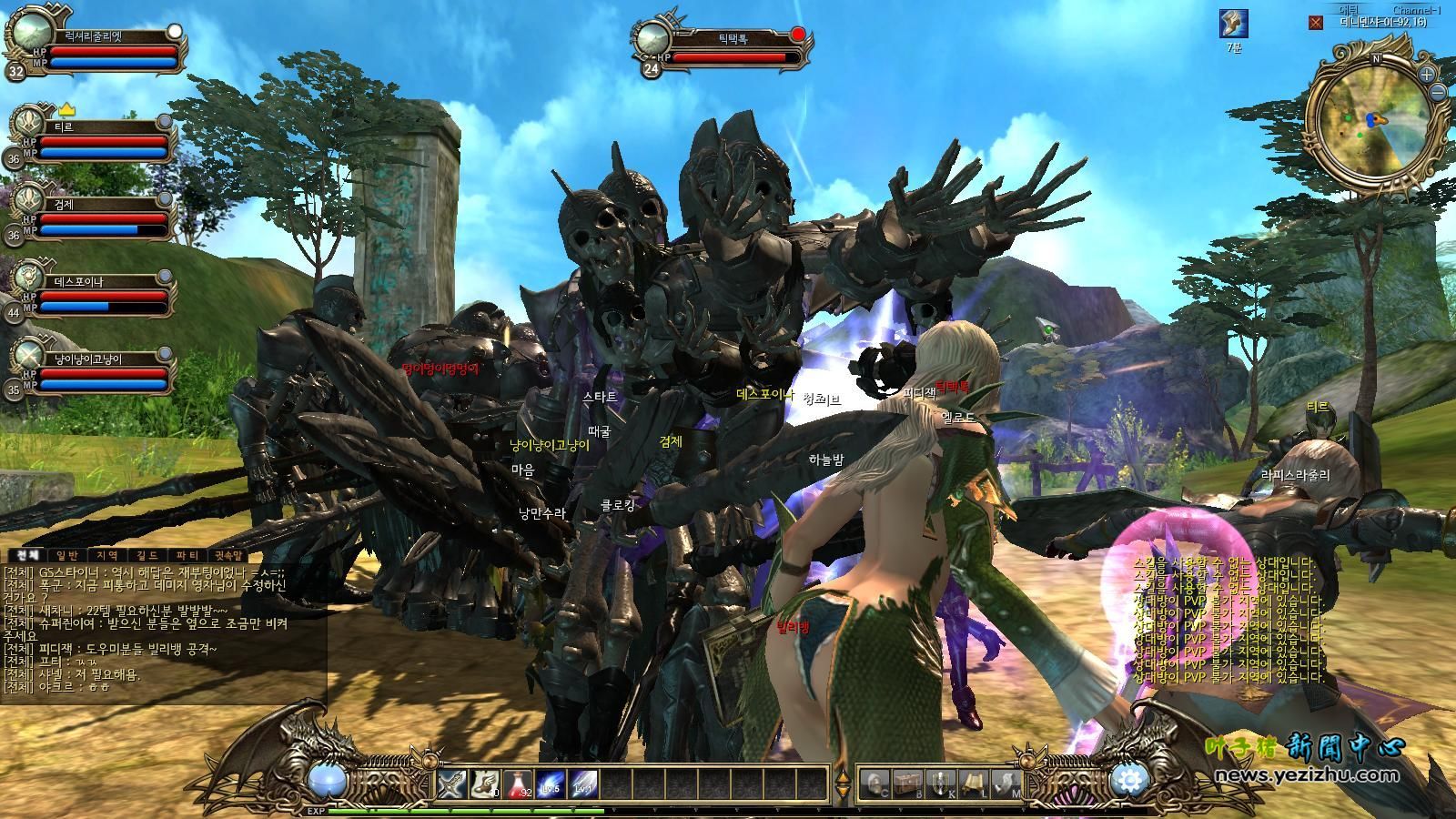Open the treasure chest inventory button

(x=908, y=782)
